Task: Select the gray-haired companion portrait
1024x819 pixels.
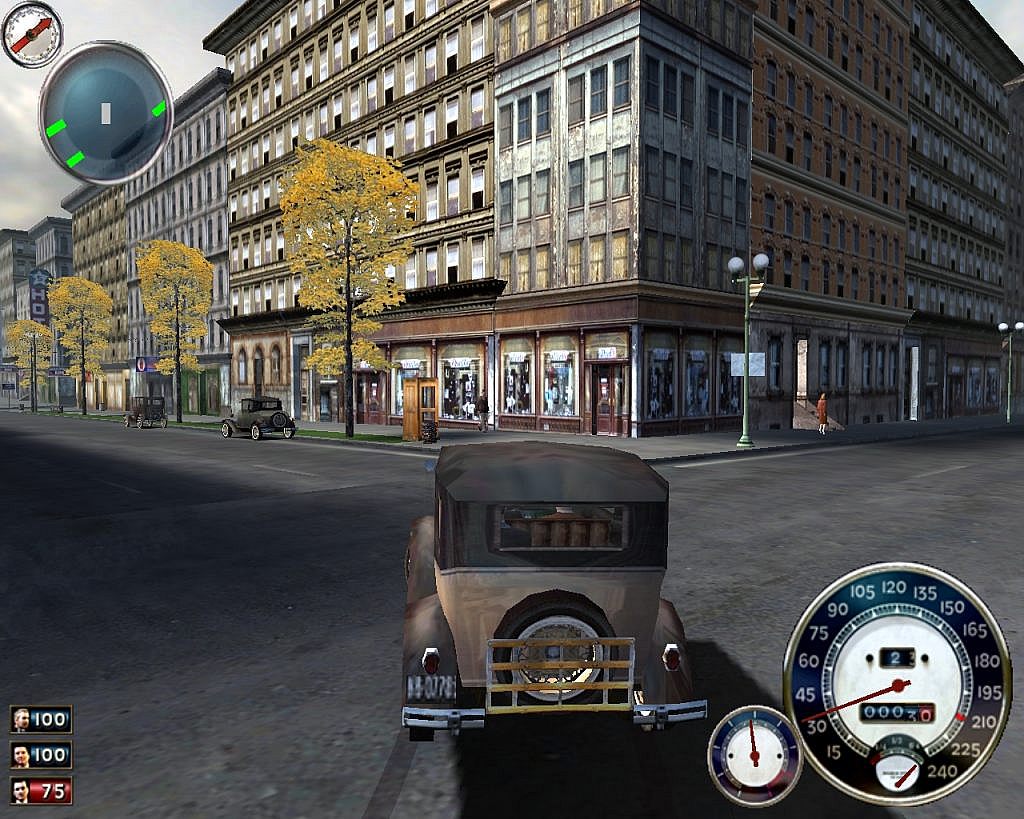Action: [21, 719]
